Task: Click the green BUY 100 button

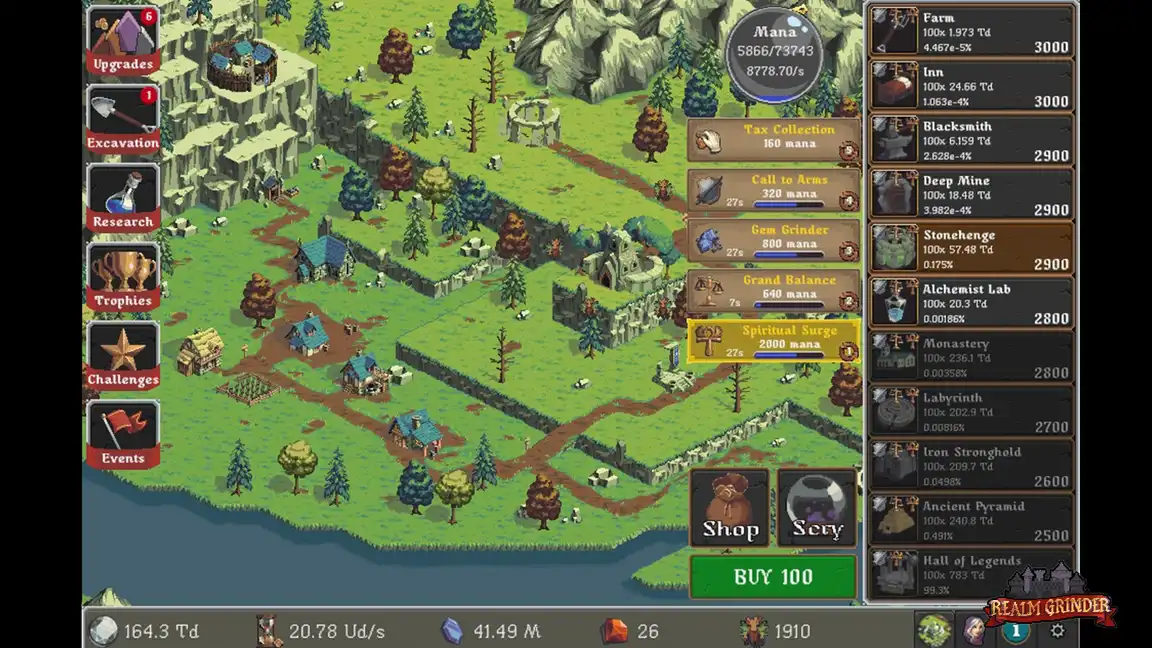Action: [773, 577]
